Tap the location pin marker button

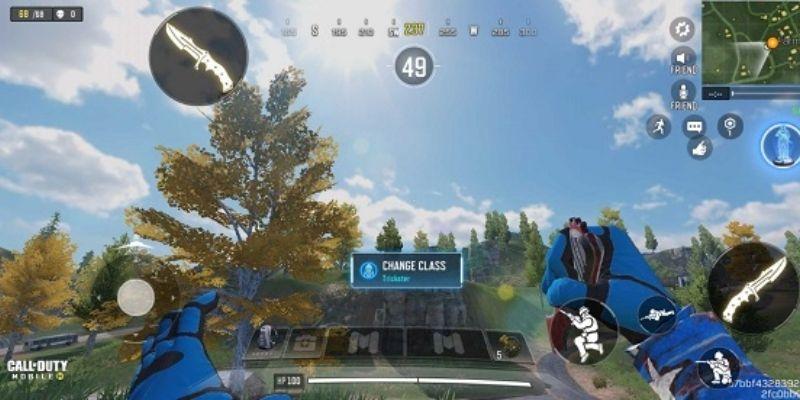731,125
